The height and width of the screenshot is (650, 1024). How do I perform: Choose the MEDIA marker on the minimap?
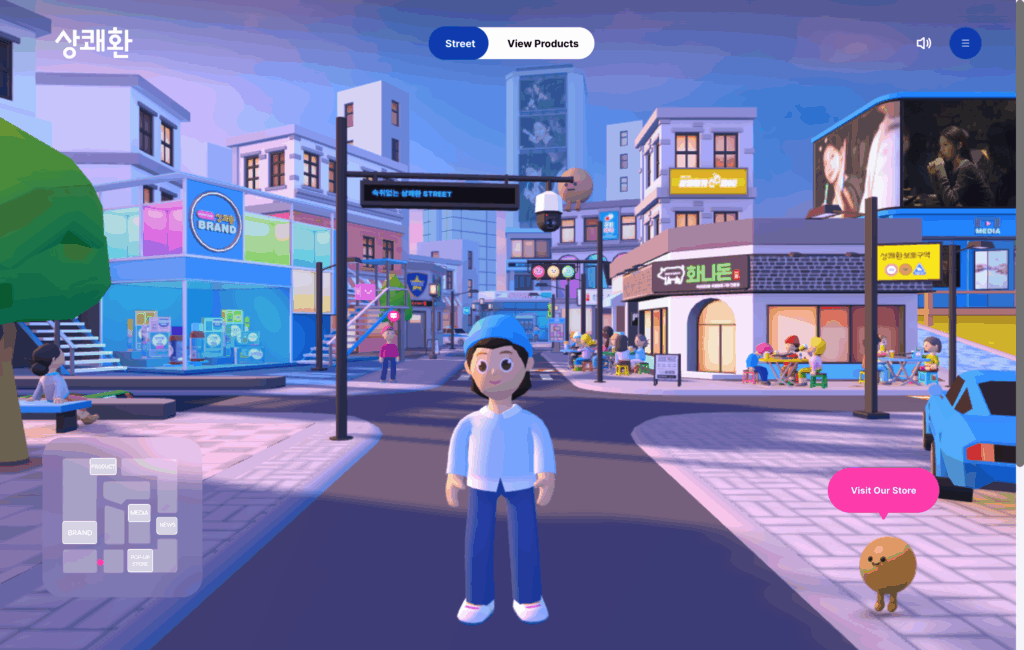coord(139,513)
